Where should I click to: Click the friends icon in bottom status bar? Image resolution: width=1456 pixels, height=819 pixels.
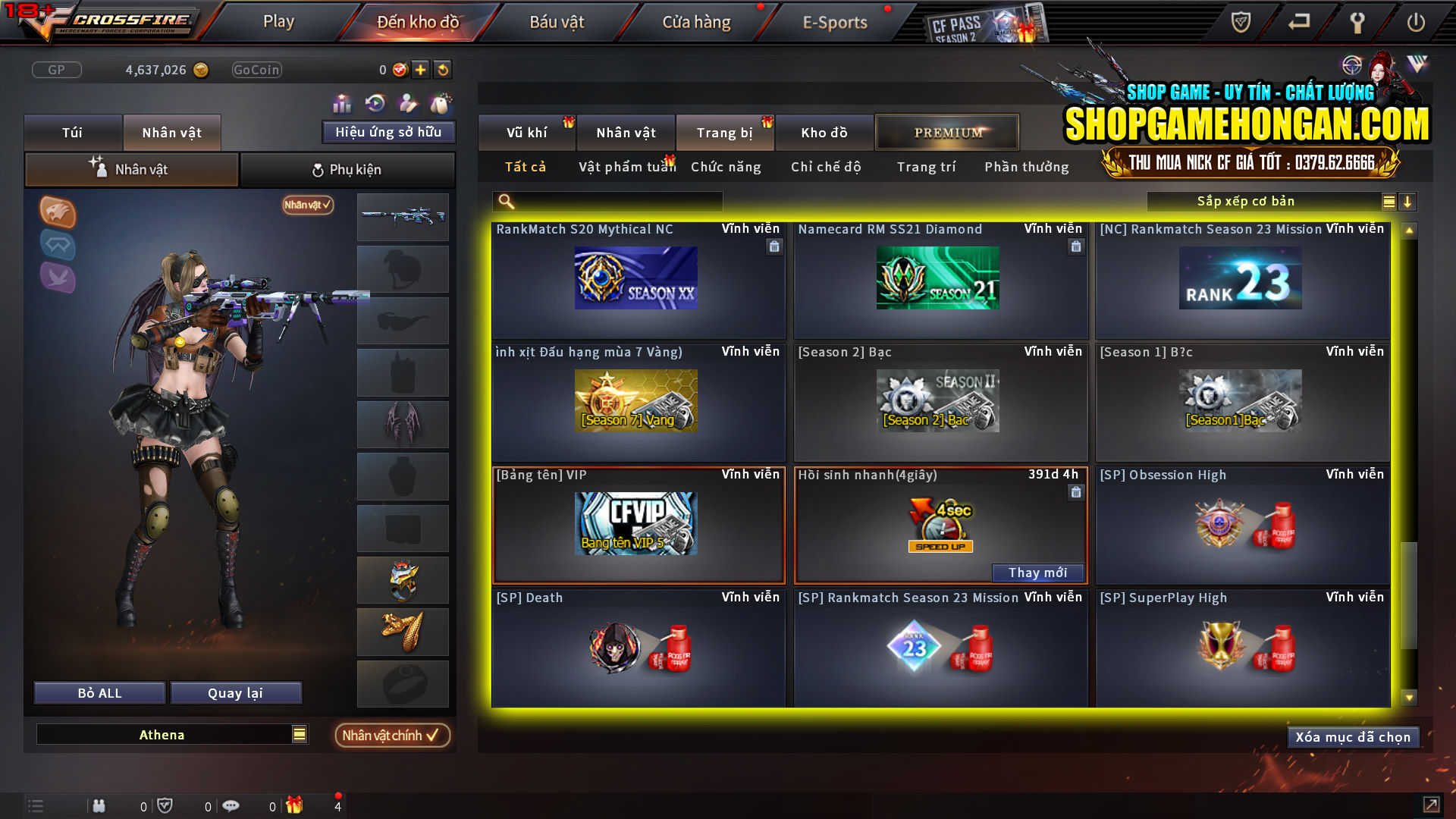99,805
